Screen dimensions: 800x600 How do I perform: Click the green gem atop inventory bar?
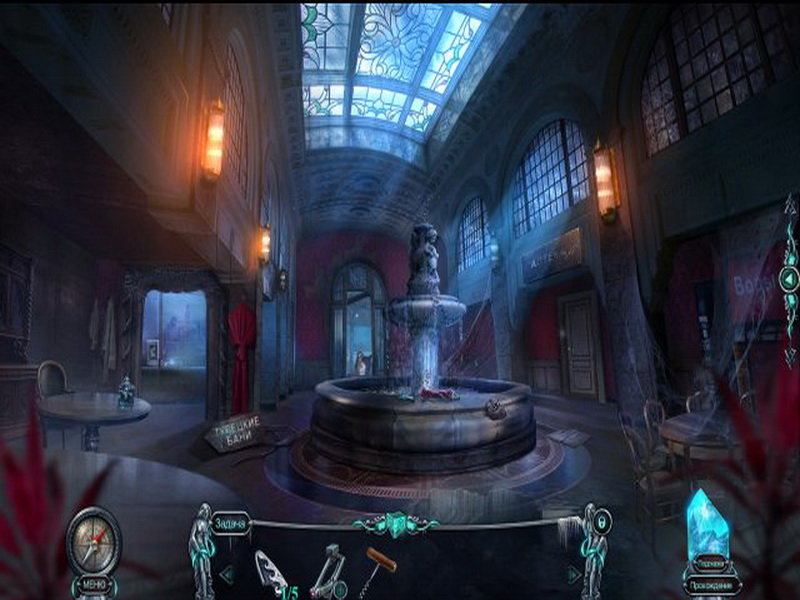399,524
